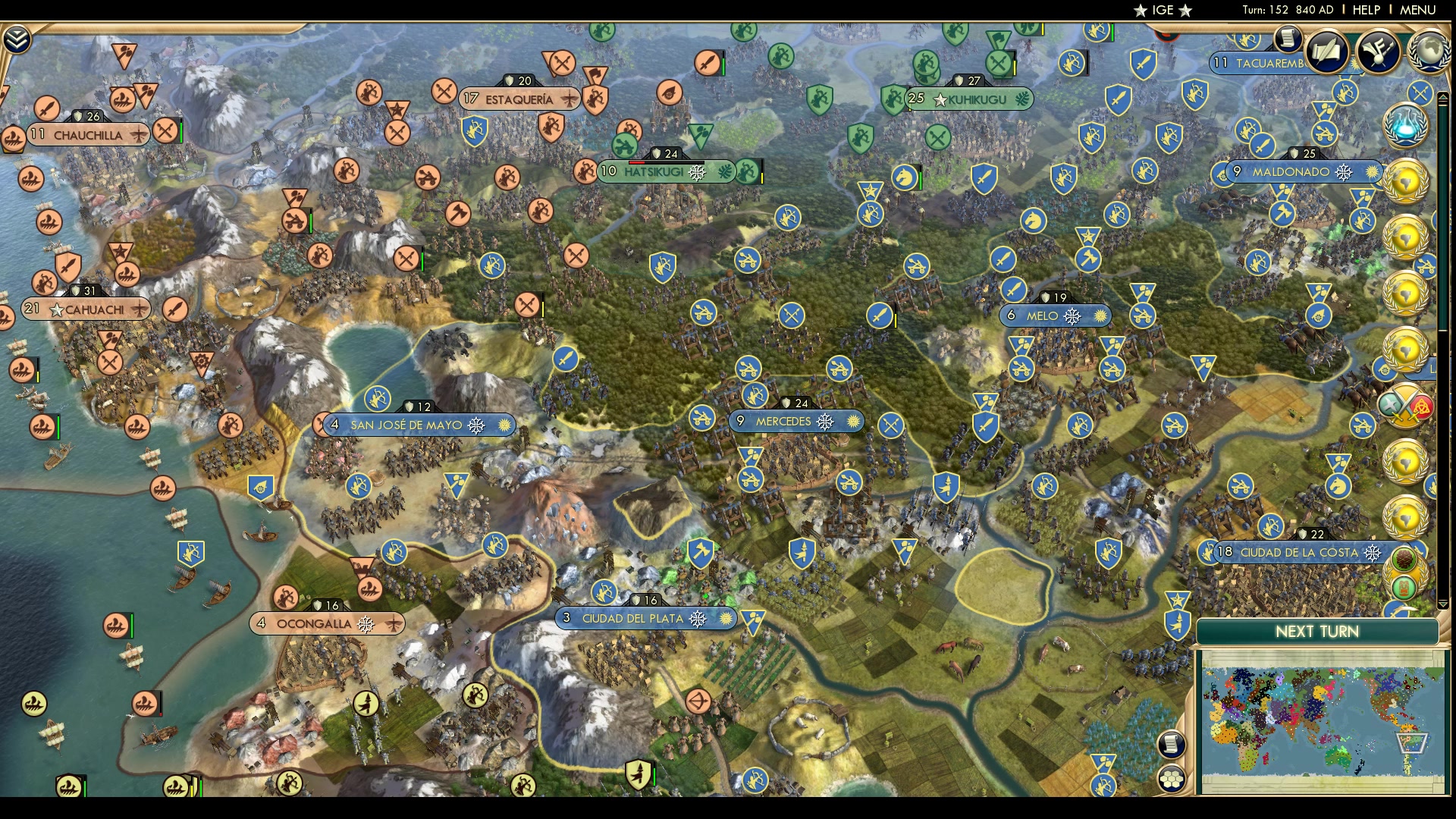Click the viewport rectangle on the minimap
This screenshot has width=1456, height=819.
(x=1412, y=743)
